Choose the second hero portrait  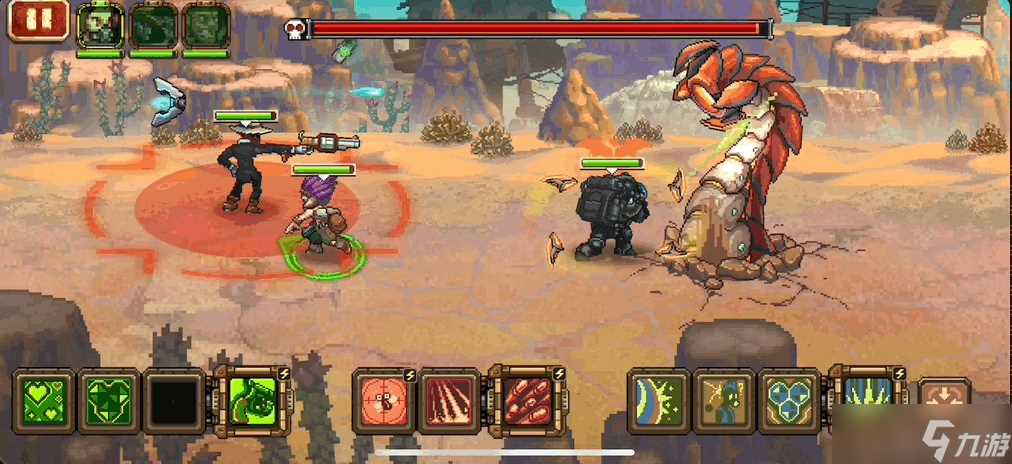click(x=153, y=24)
